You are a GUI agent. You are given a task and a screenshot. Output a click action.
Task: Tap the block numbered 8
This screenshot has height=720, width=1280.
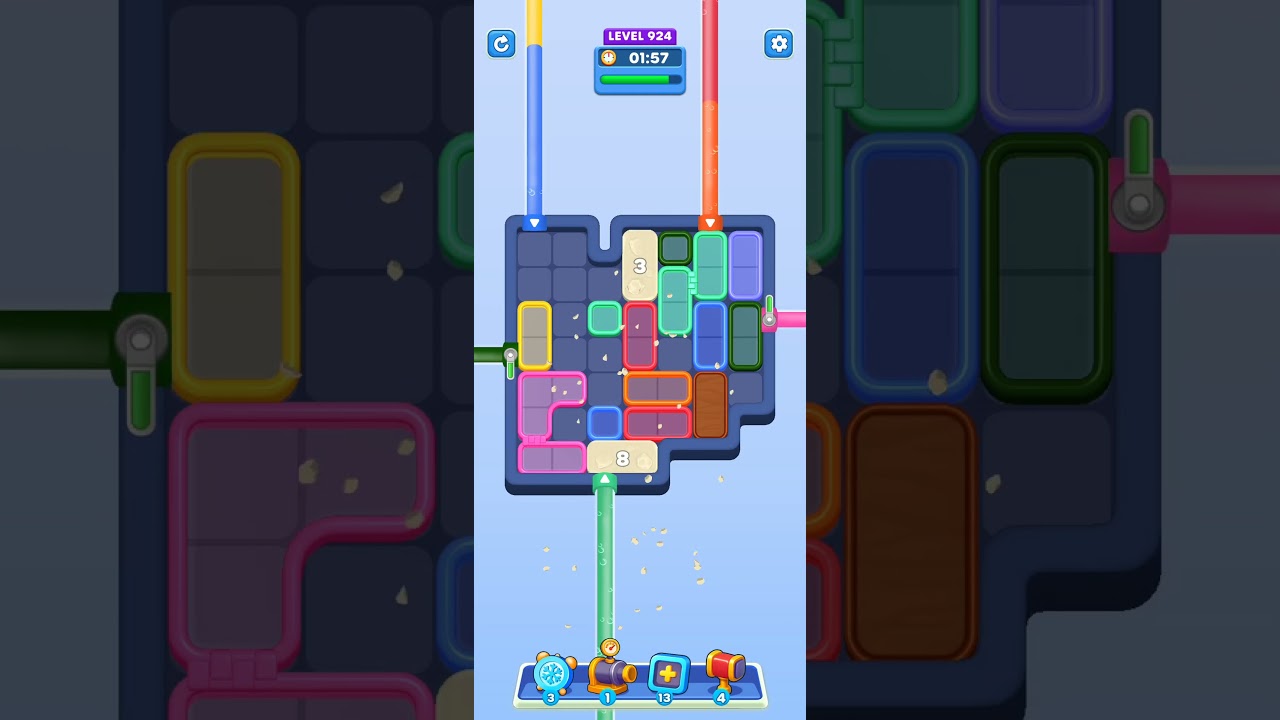click(622, 457)
